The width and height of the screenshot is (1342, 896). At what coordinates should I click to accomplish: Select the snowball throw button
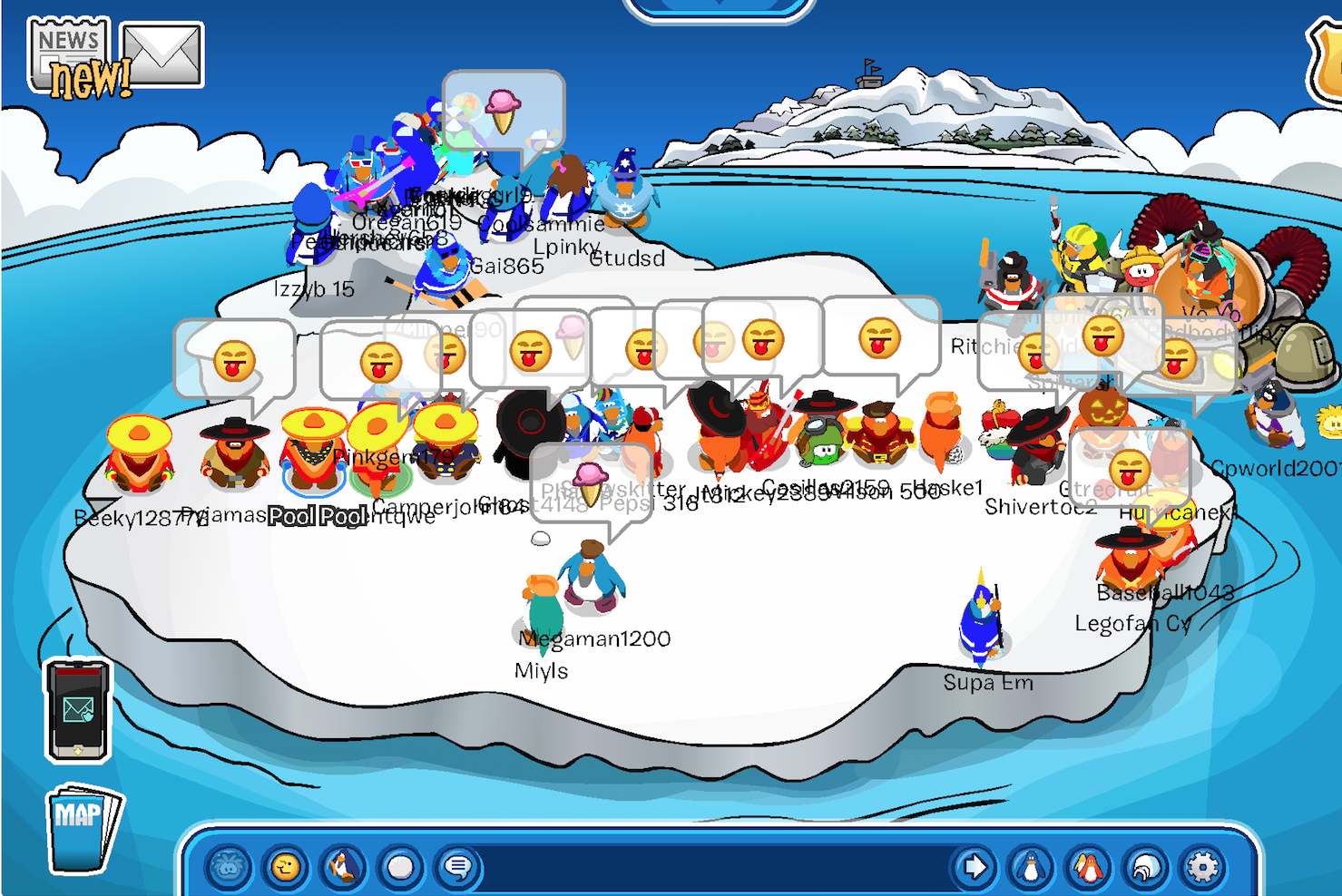[400, 868]
